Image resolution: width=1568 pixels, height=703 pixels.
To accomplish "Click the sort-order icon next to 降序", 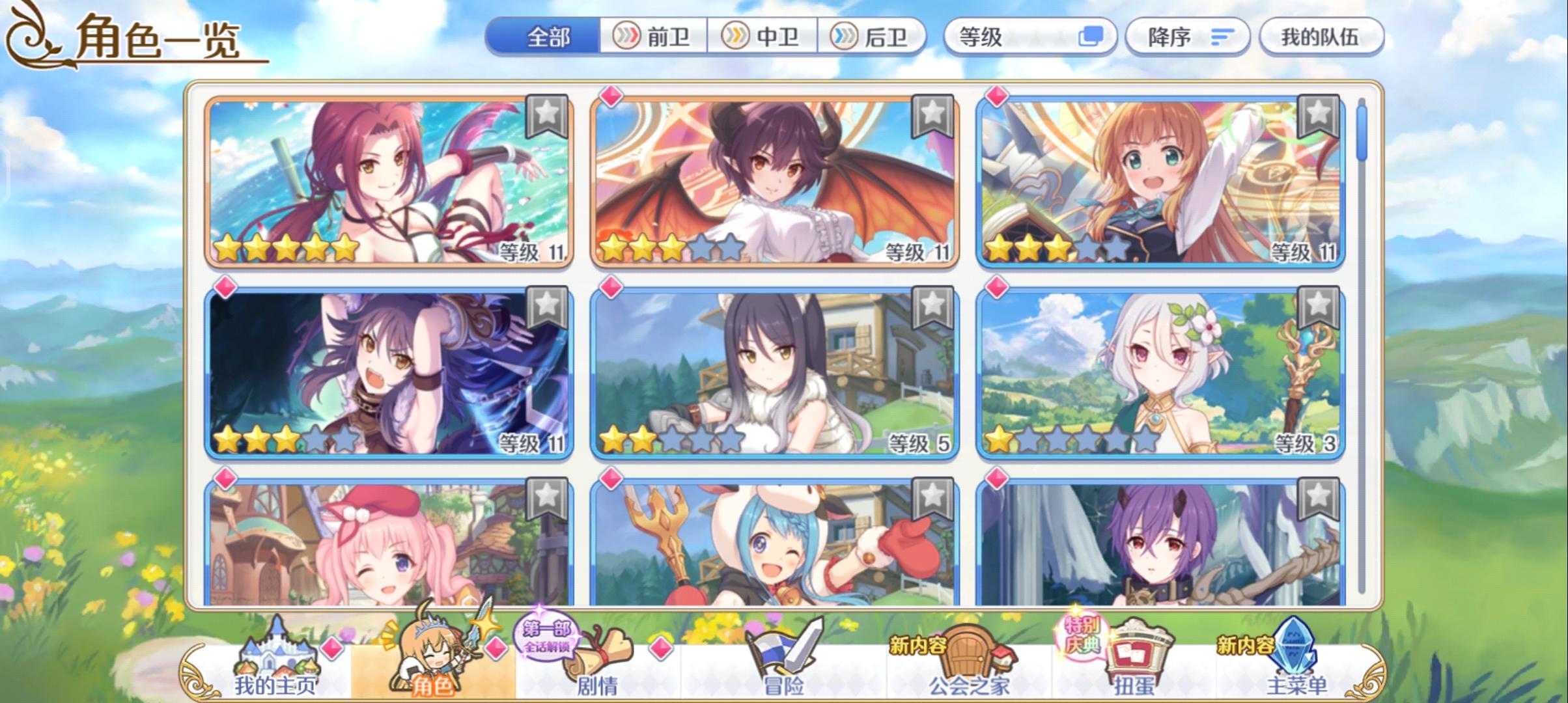I will click(x=1223, y=37).
